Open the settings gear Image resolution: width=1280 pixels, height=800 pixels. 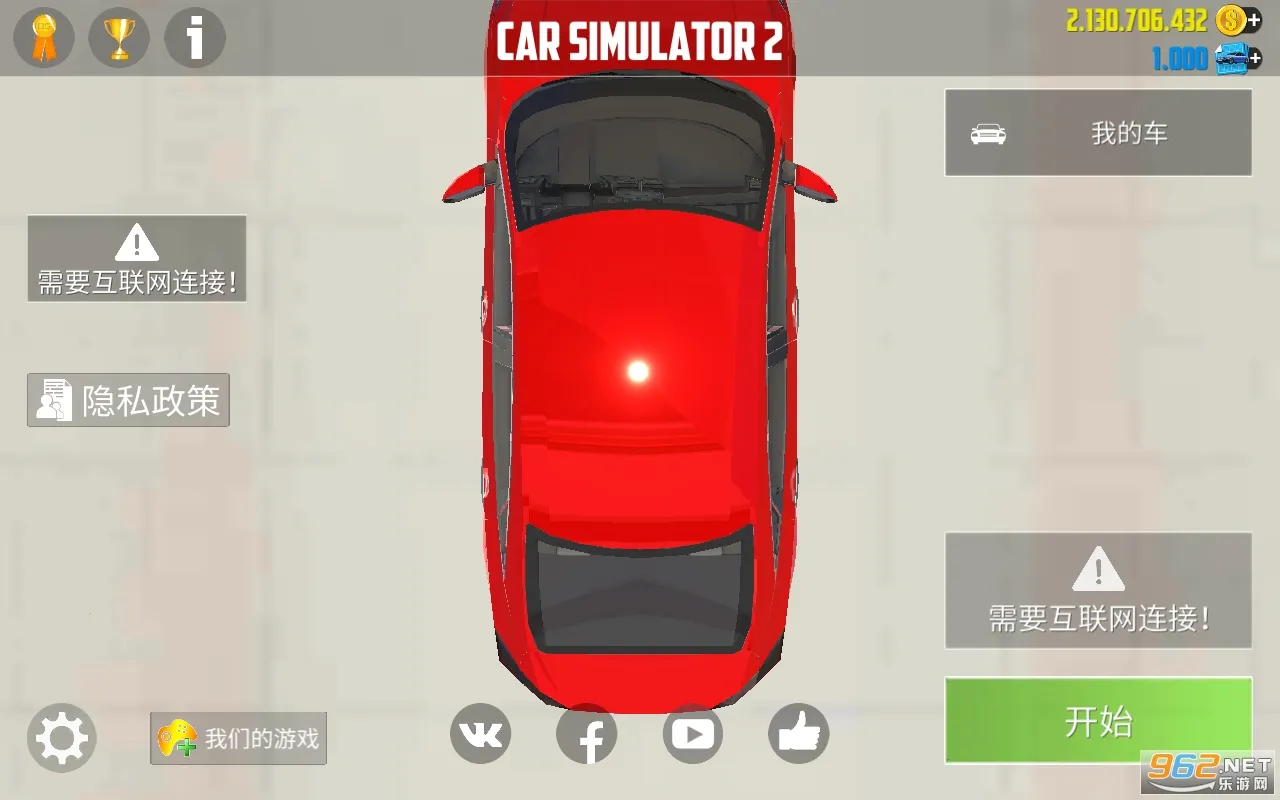coord(60,738)
